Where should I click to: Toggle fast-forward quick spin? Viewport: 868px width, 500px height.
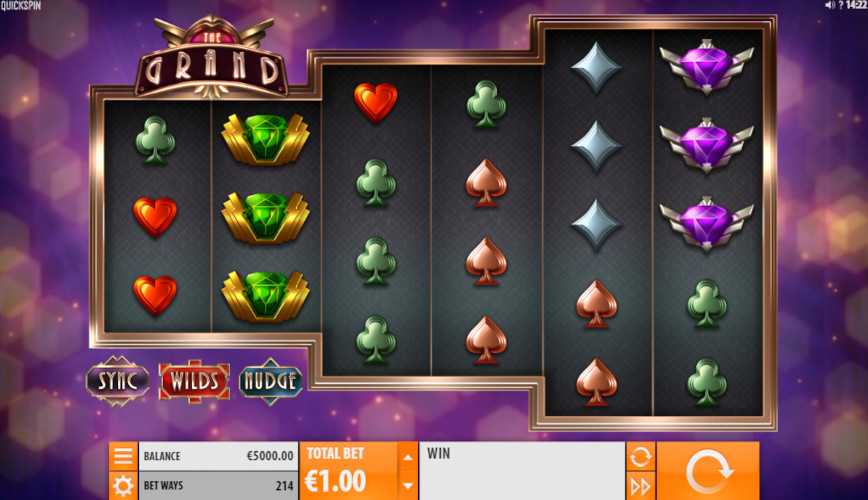[640, 486]
